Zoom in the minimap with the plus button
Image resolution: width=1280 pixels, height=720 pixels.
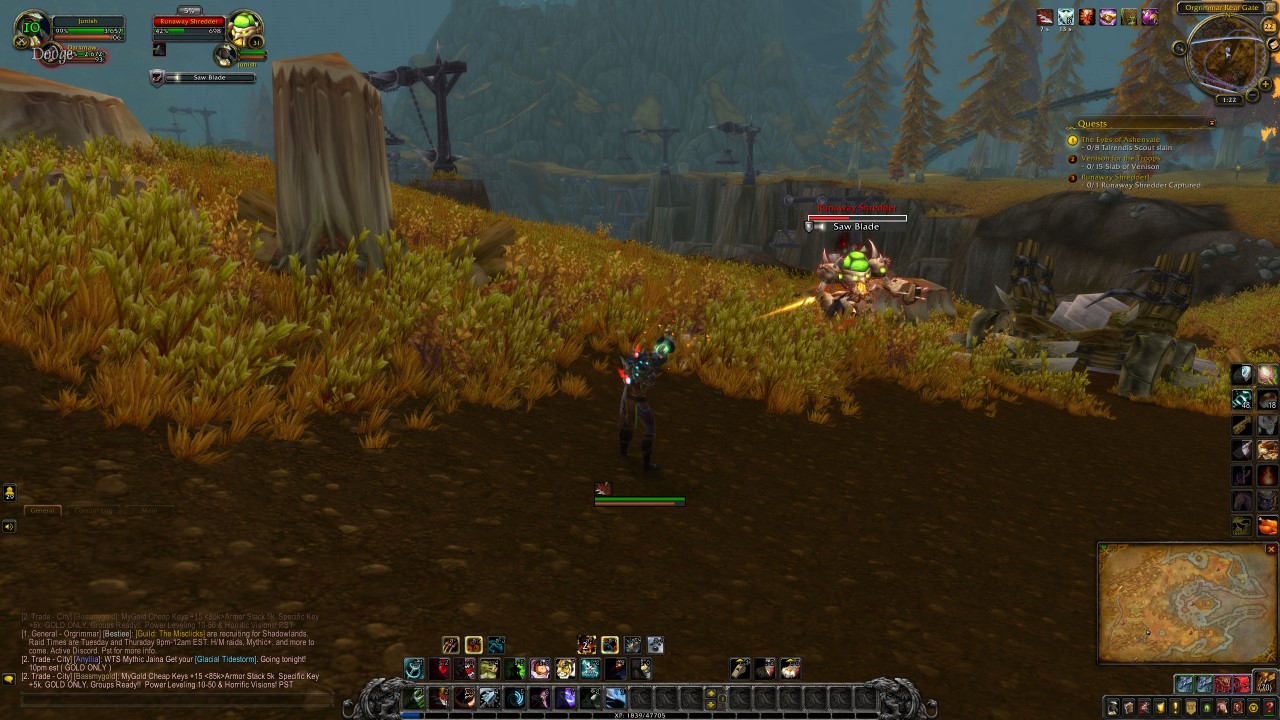coord(1265,84)
